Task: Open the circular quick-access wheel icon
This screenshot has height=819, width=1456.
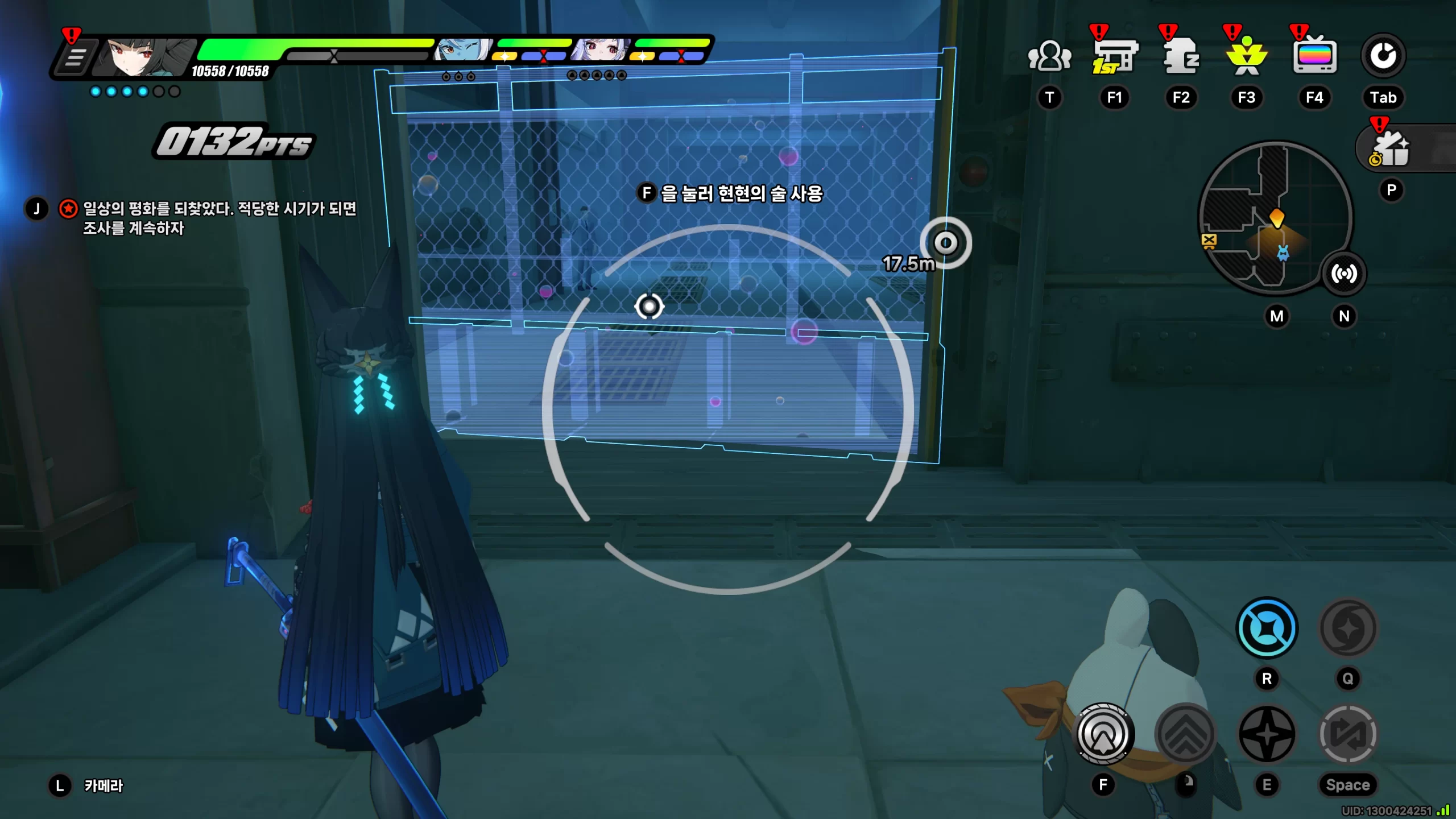Action: point(1383,56)
